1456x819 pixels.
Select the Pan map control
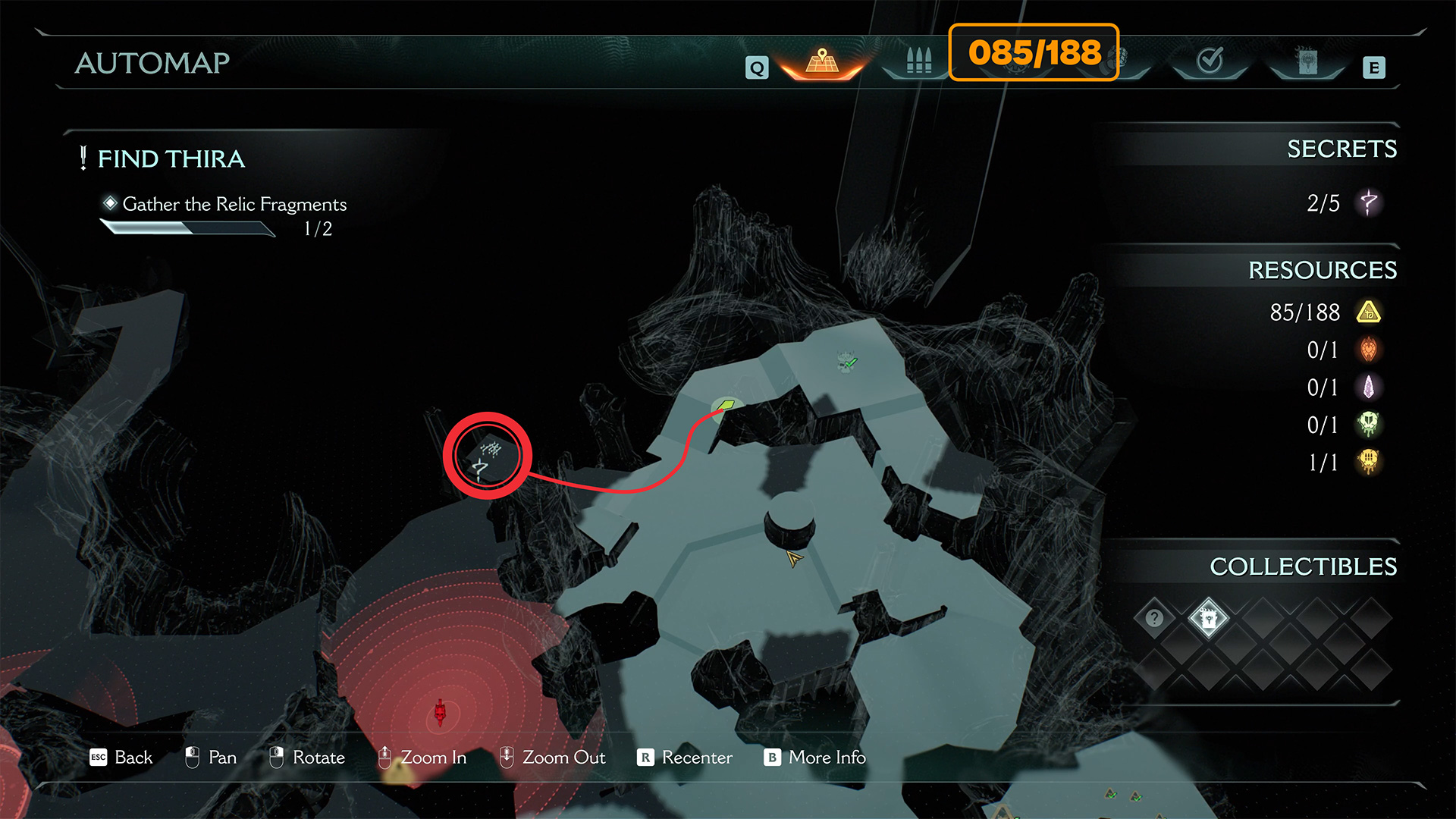(x=211, y=758)
